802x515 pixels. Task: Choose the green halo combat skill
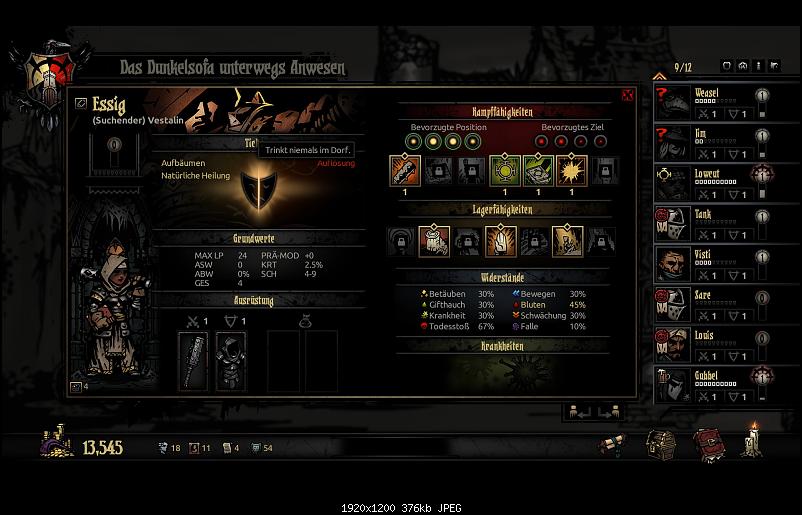point(503,170)
